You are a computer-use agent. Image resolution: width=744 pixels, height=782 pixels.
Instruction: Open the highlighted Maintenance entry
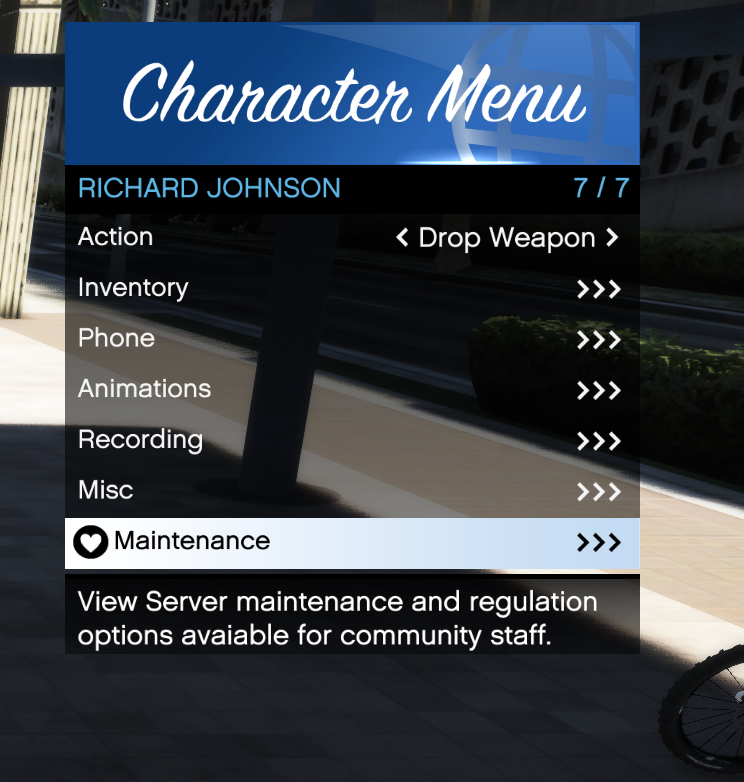pos(351,542)
